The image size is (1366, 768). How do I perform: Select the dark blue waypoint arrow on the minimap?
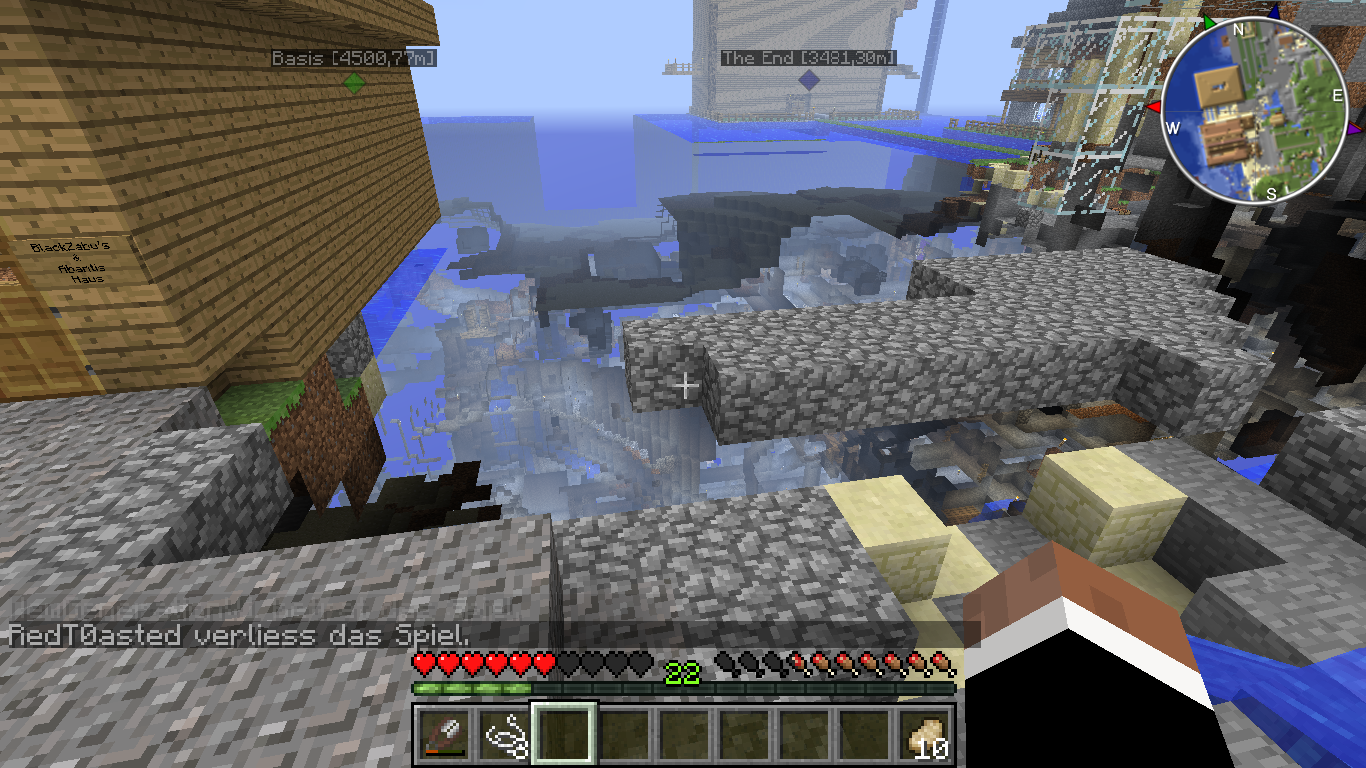coord(1273,12)
